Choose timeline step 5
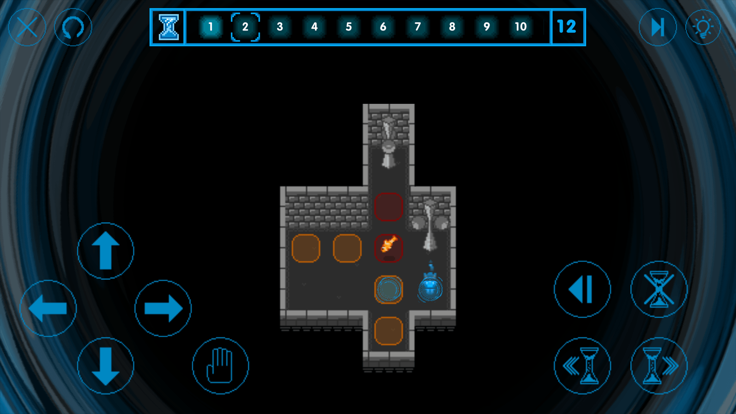The height and width of the screenshot is (414, 736). pos(348,27)
